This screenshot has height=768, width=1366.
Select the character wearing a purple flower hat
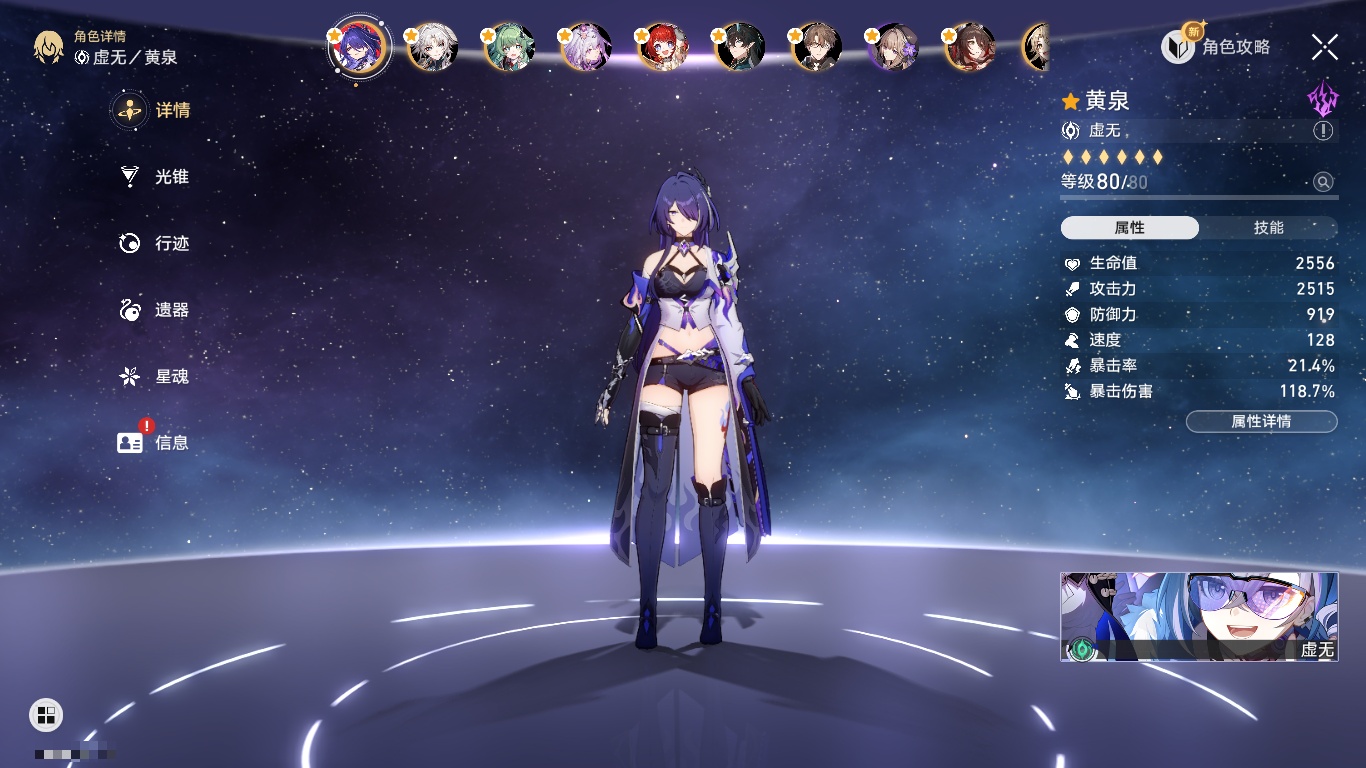tap(893, 47)
